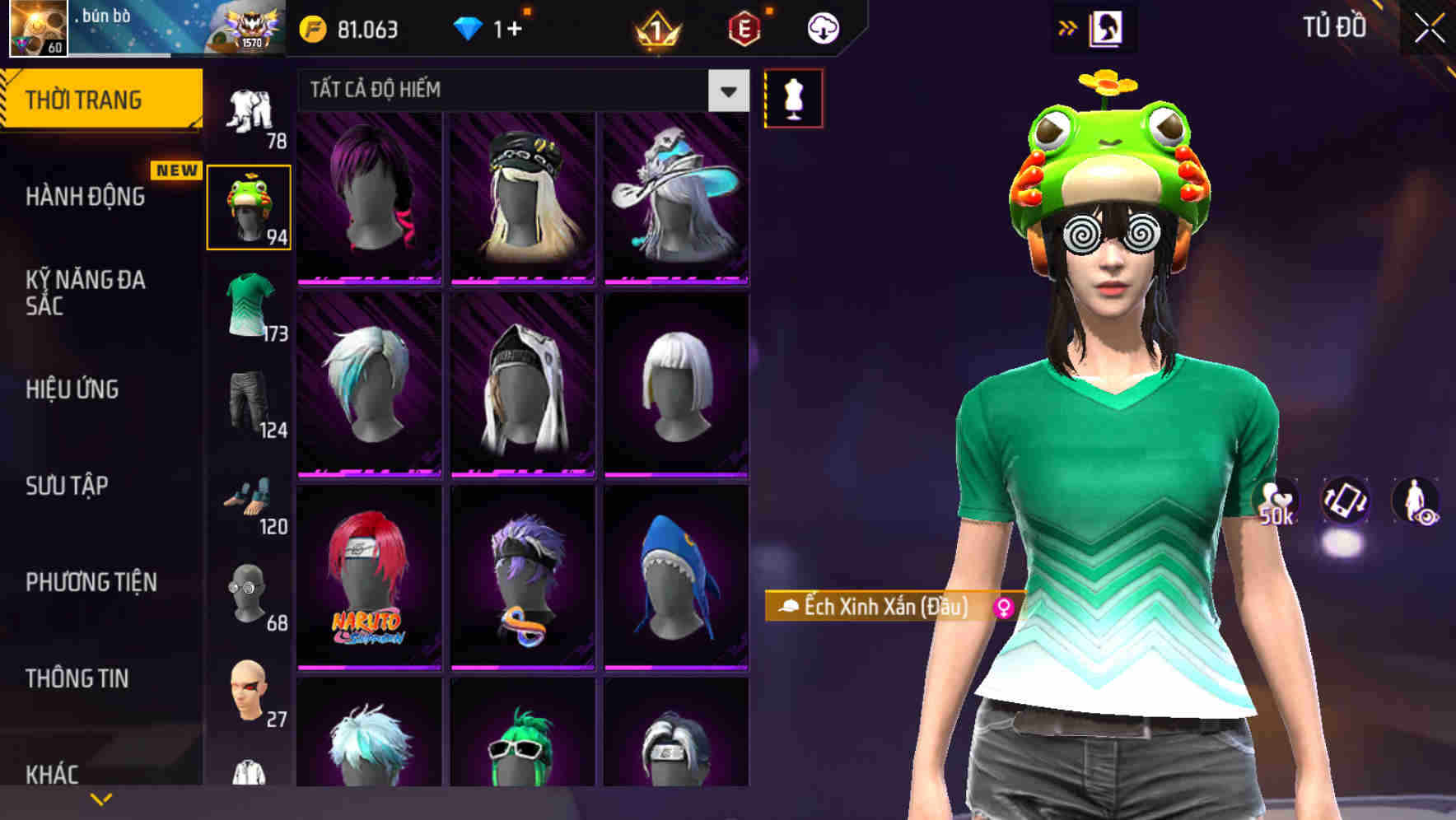Viewport: 1456px width, 820px height.
Task: Toggle the mannequin preview beside the rarity filter
Action: [793, 98]
